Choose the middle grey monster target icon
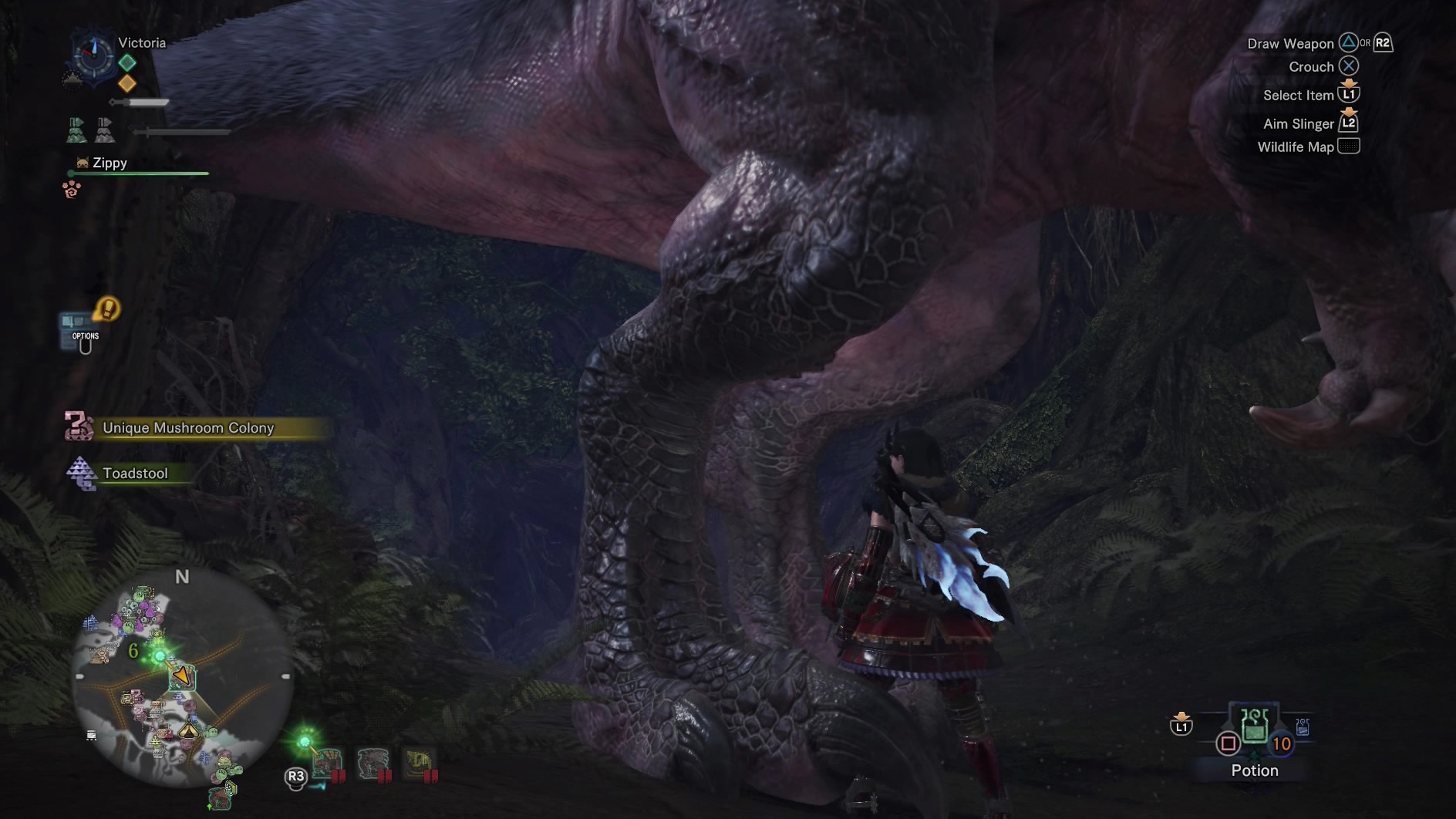1456x819 pixels. click(373, 764)
